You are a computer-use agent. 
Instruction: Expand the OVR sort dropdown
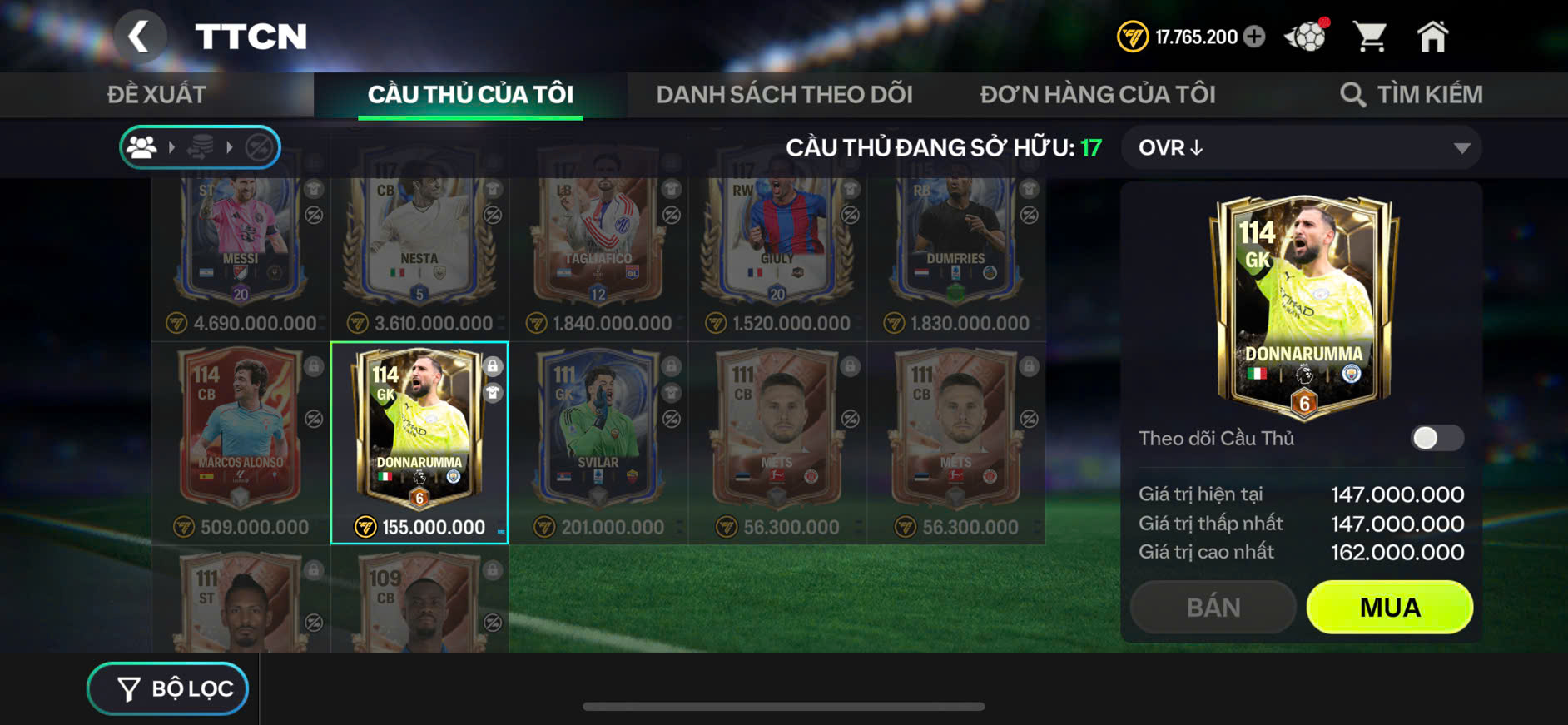[x=1301, y=148]
